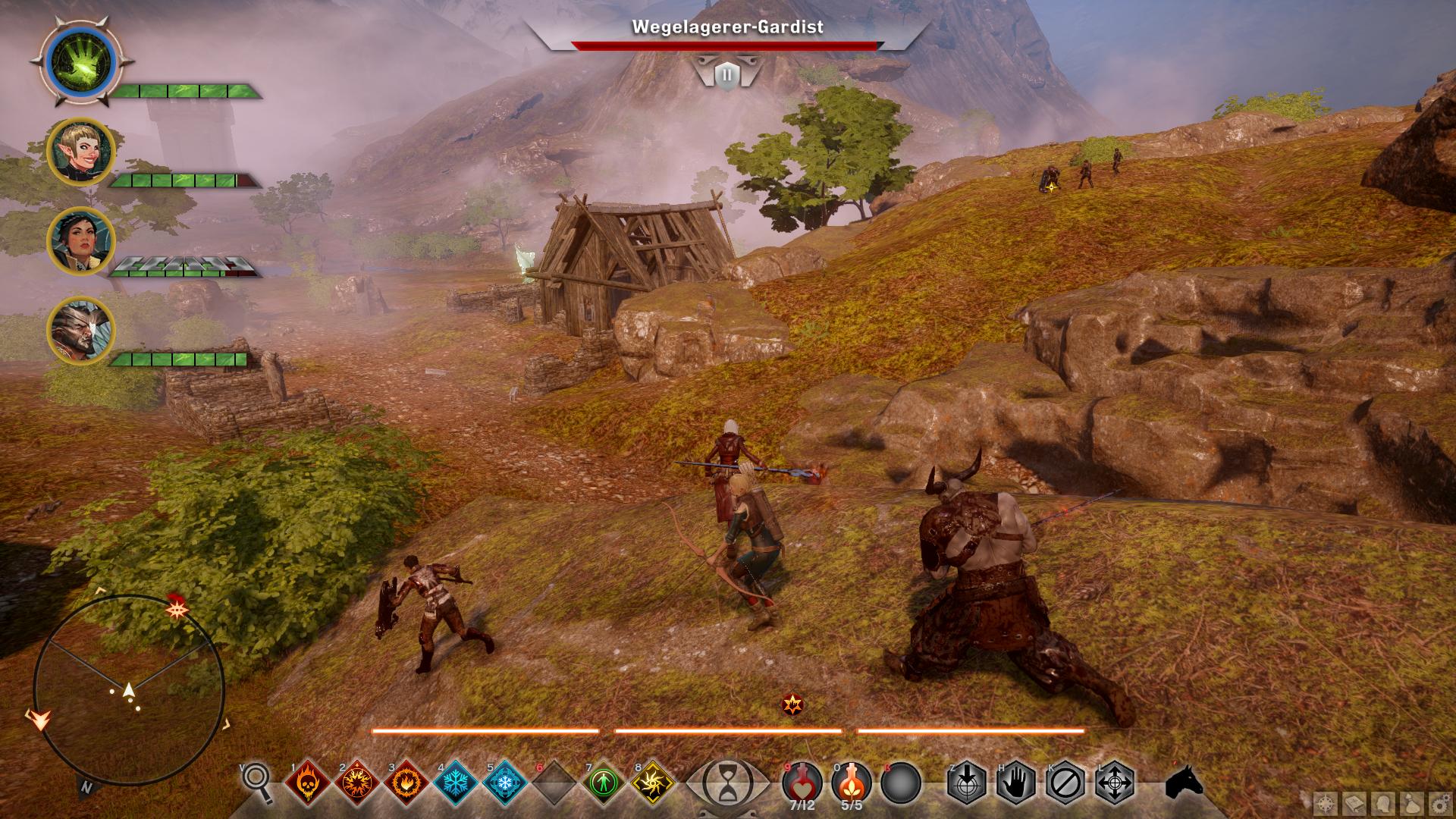Tell the party to hold position
The height and width of the screenshot is (819, 1456).
pos(1016,782)
